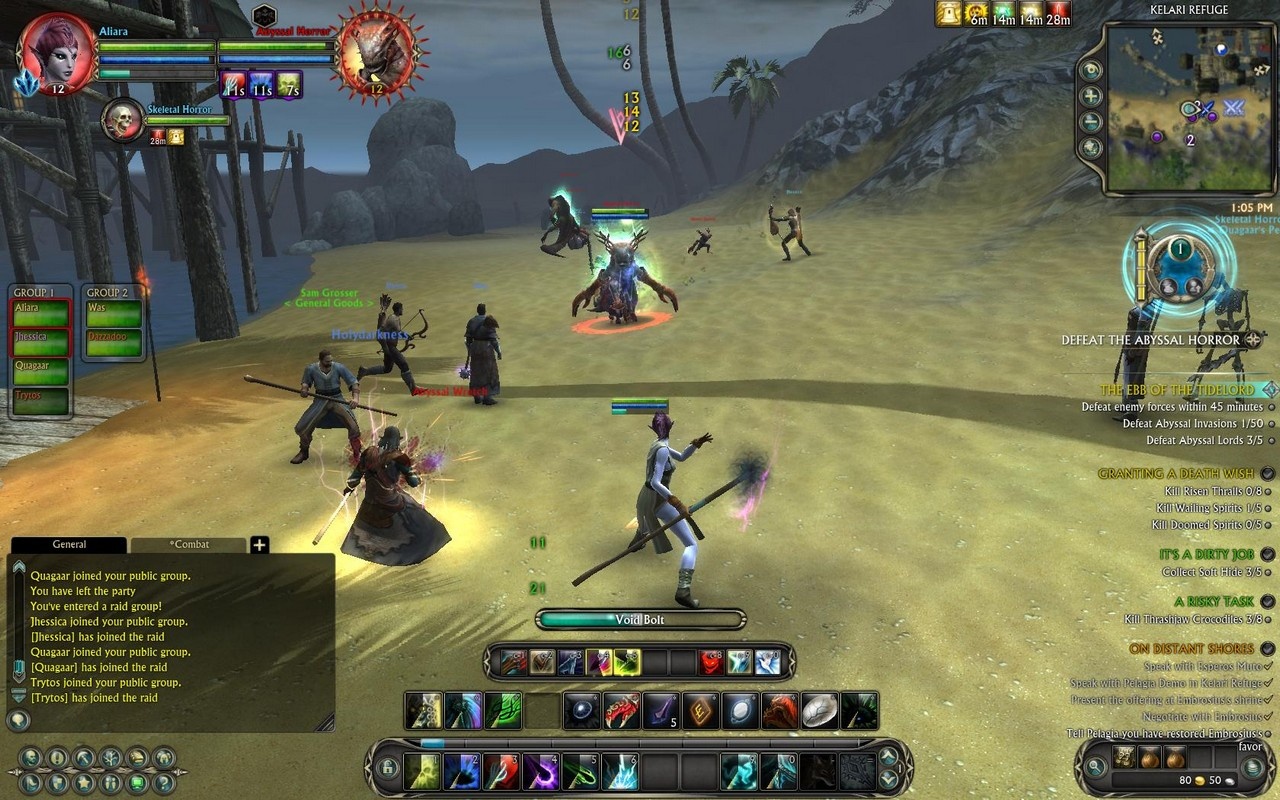Select the orange rune item slot

pyautogui.click(x=700, y=711)
